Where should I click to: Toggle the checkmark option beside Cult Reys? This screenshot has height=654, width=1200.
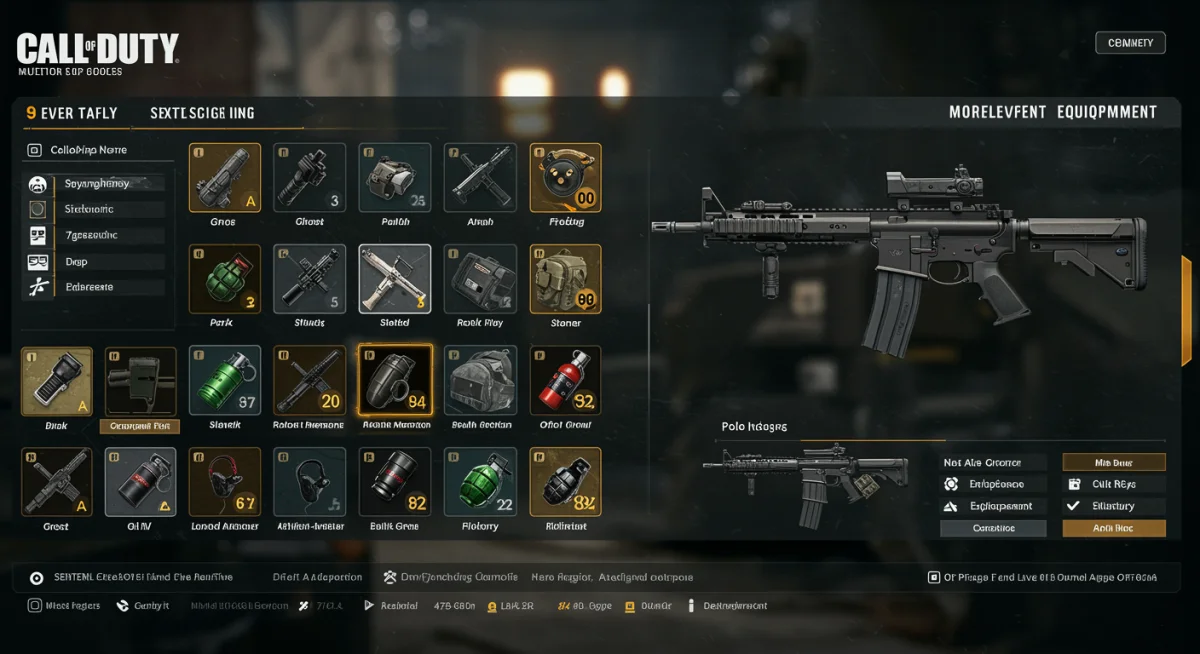[1074, 484]
